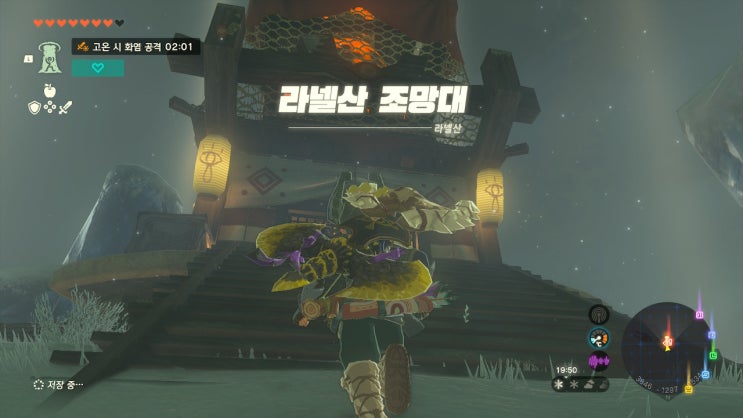This screenshot has height=418, width=743.
Task: Toggle the shrine sensor antenna icon
Action: click(599, 314)
